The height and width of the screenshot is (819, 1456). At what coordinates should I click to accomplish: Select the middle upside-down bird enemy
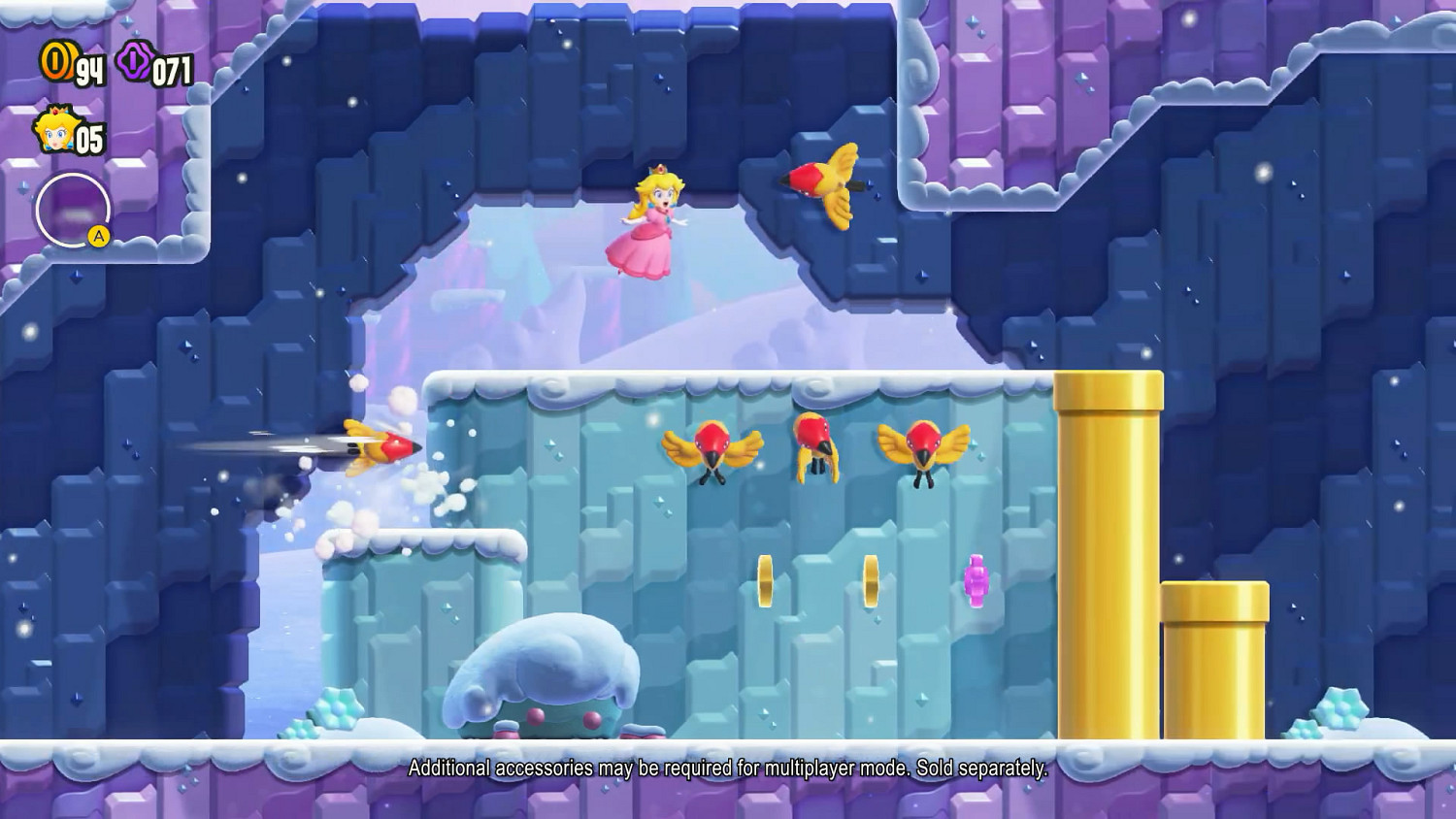[x=818, y=451]
